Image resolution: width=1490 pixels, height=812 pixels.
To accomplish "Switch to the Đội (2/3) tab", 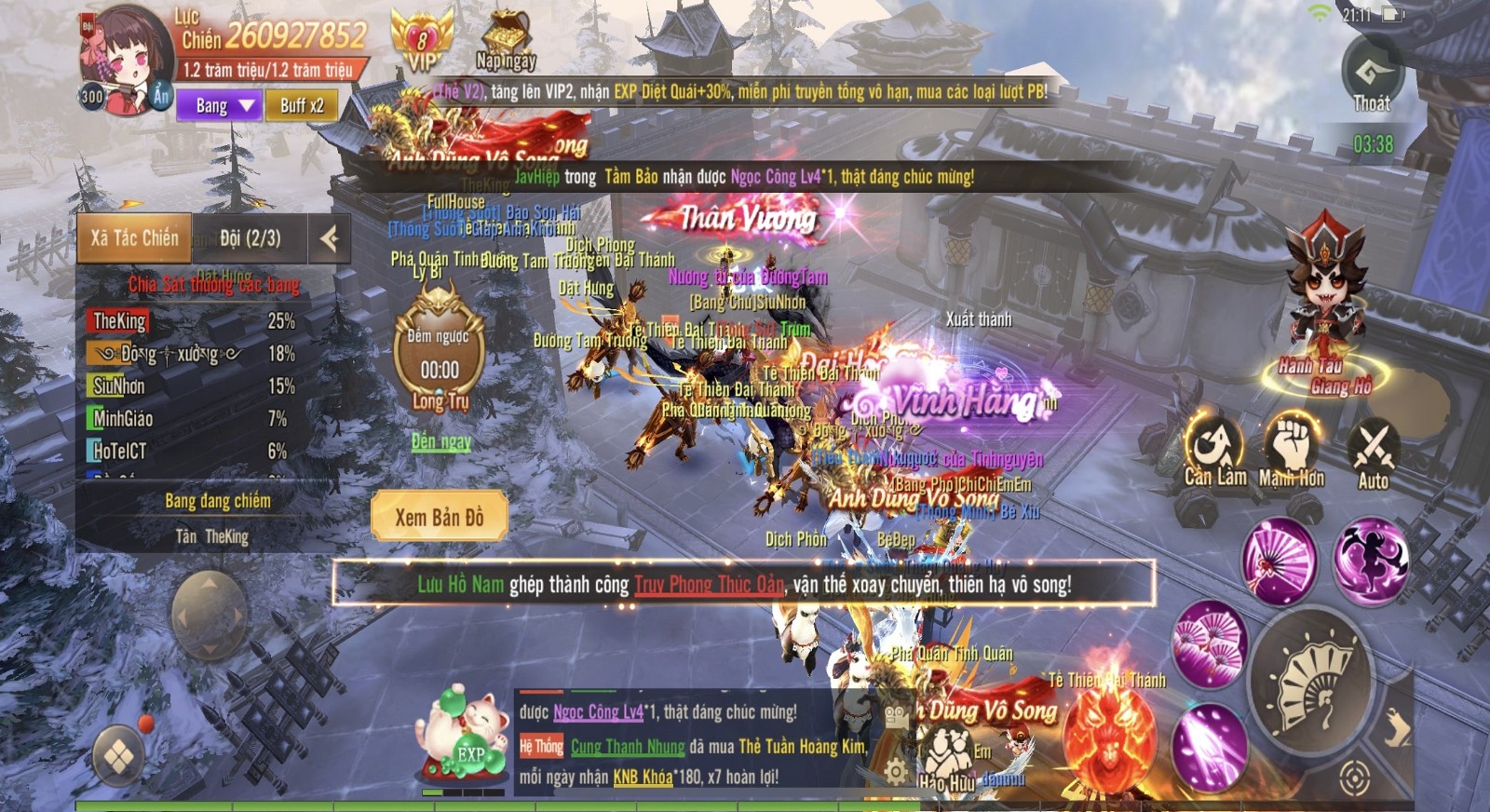I will [250, 238].
